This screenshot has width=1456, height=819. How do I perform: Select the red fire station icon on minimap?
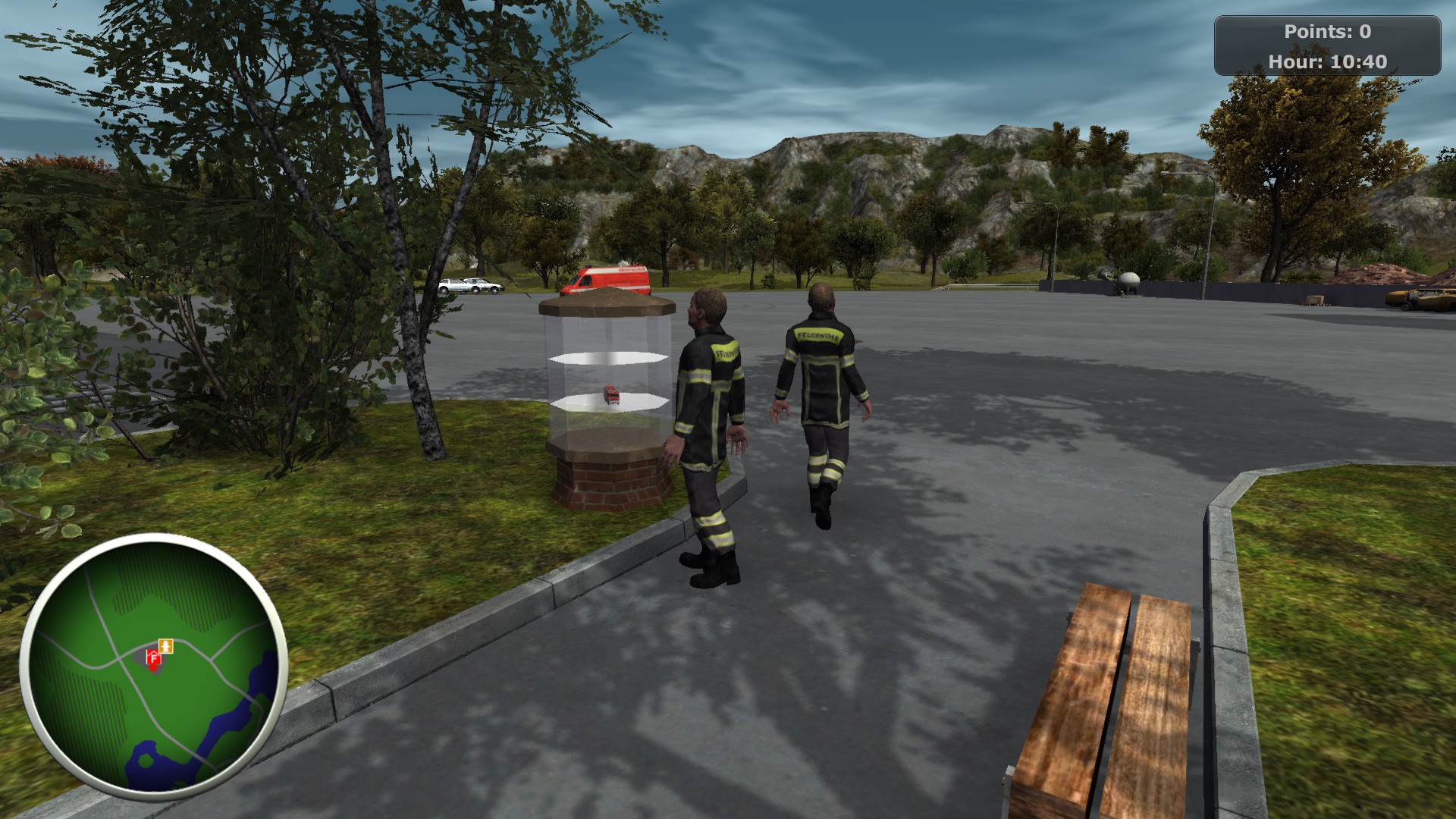pyautogui.click(x=153, y=658)
